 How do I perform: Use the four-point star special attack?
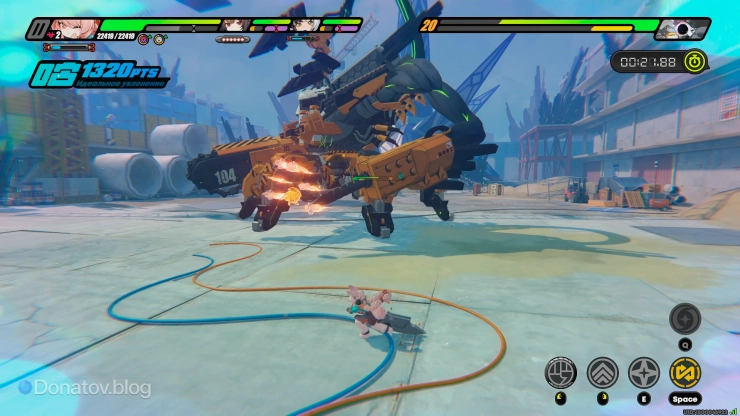643,373
